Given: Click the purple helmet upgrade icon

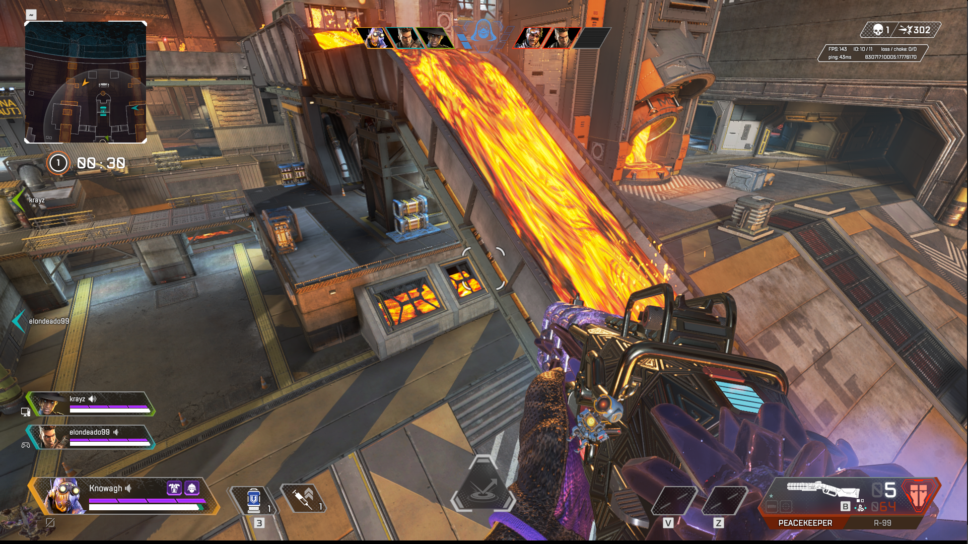Looking at the screenshot, I should tap(174, 488).
